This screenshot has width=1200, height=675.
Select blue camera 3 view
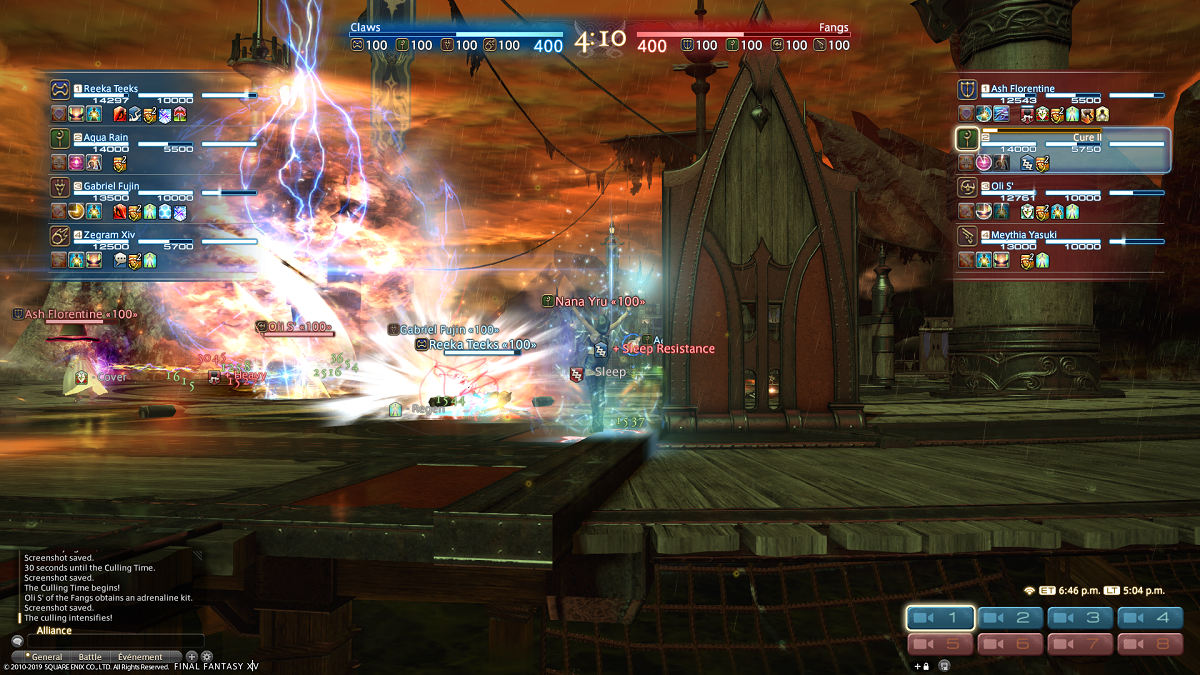(x=1081, y=618)
